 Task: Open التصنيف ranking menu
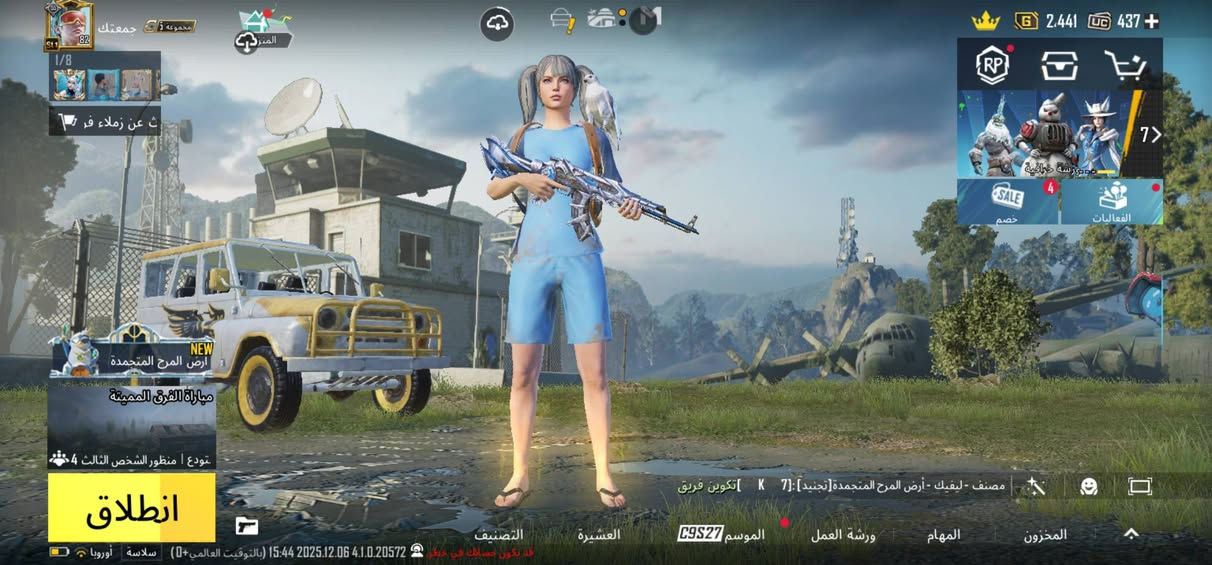498,535
